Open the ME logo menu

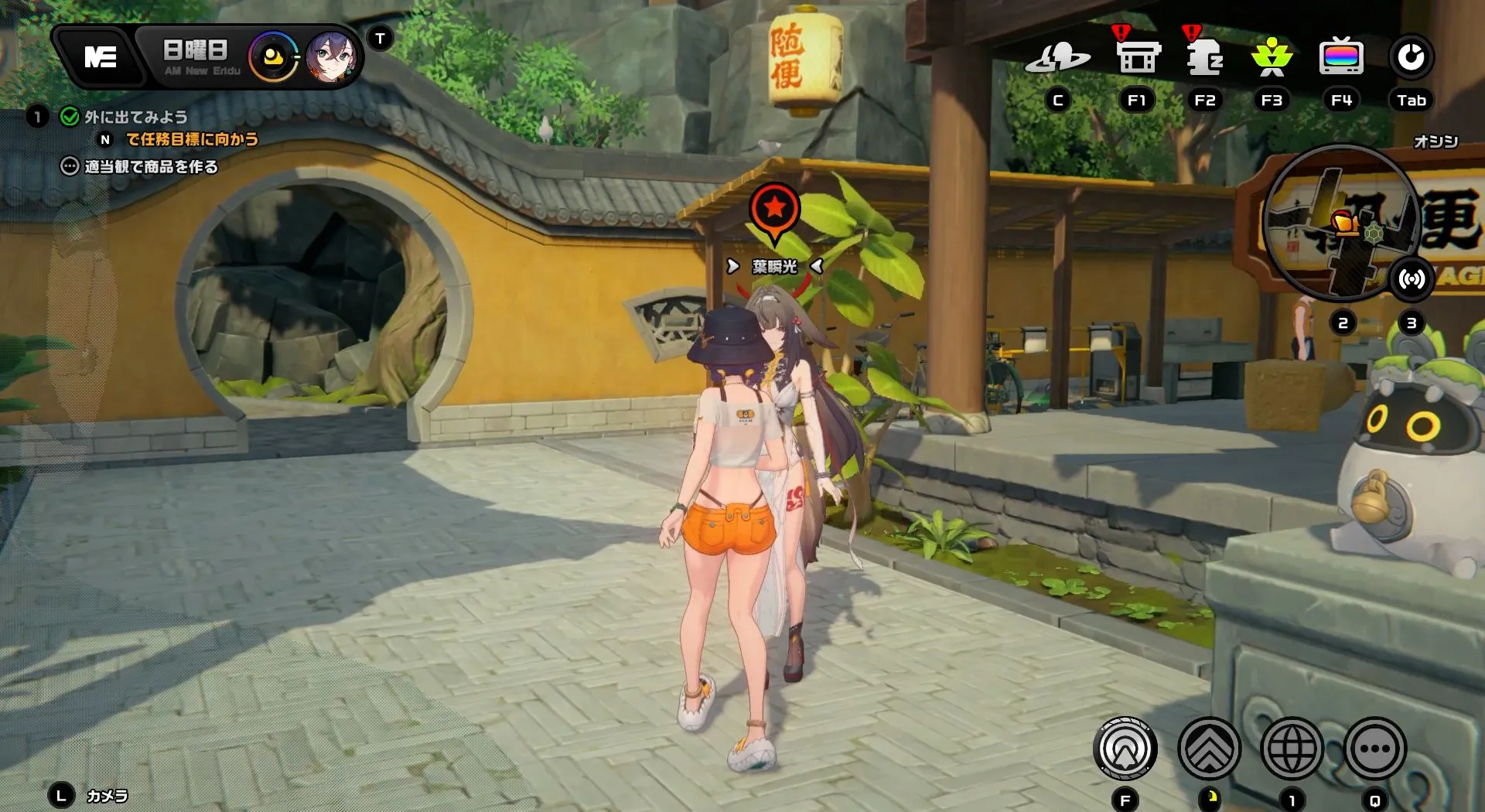pyautogui.click(x=101, y=56)
